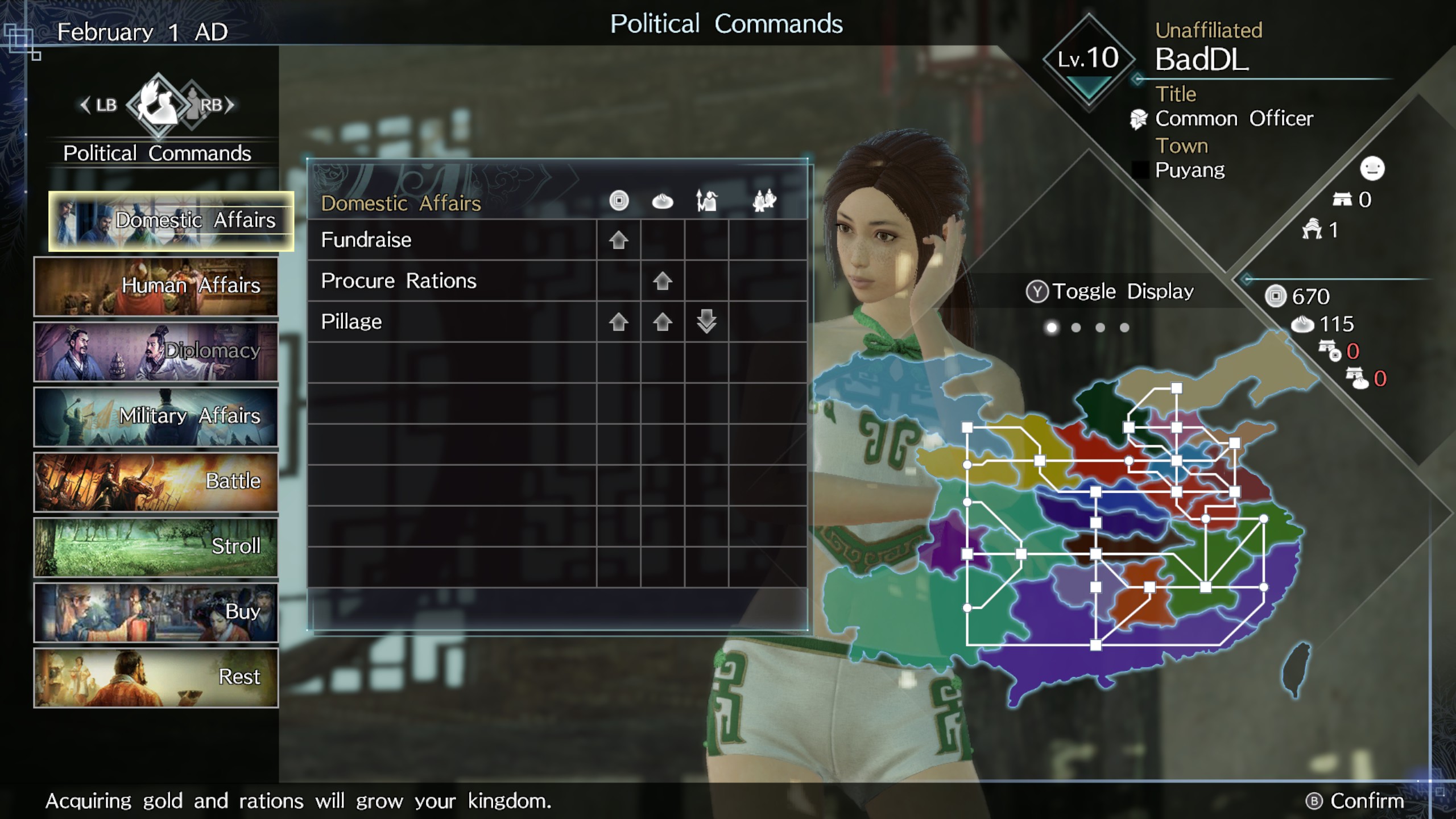Screen dimensions: 1456x819
Task: Open the Buy menu
Action: (x=156, y=612)
